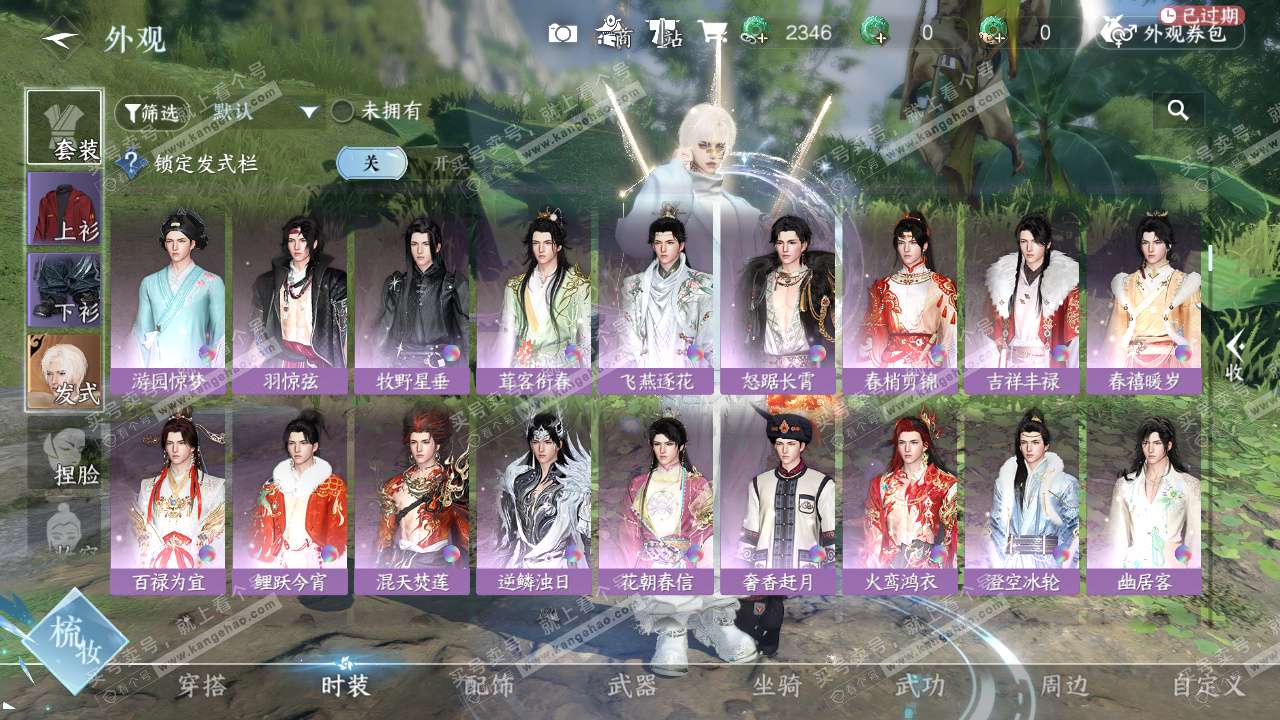Toggle the 未拥有 checkbox
1280x720 pixels.
coord(343,112)
